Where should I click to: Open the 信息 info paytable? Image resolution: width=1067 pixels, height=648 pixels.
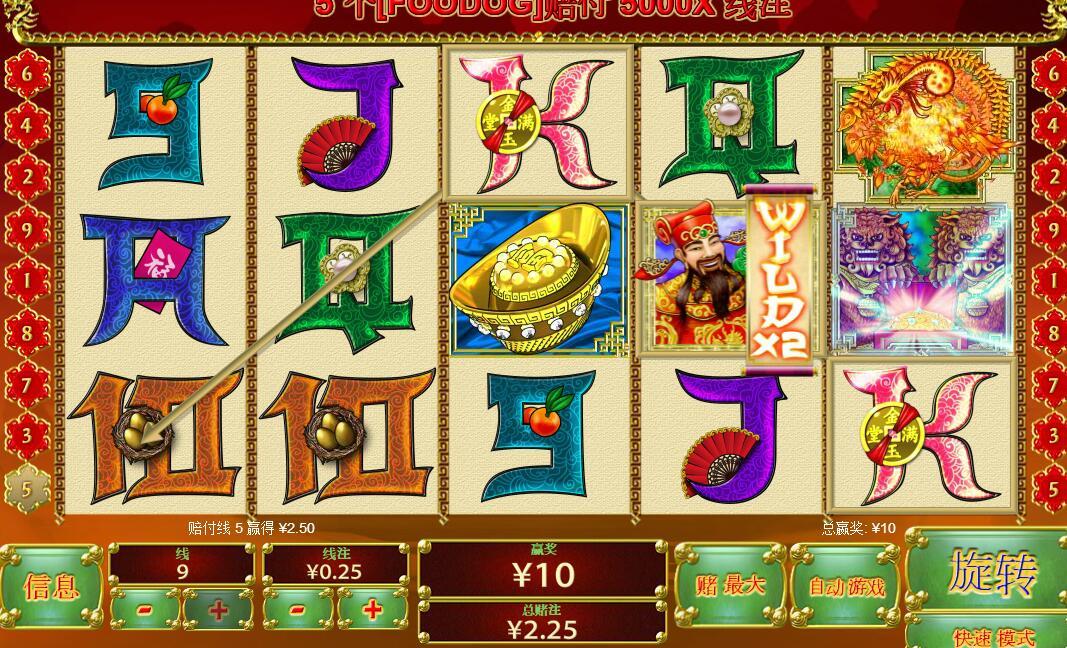[51, 585]
